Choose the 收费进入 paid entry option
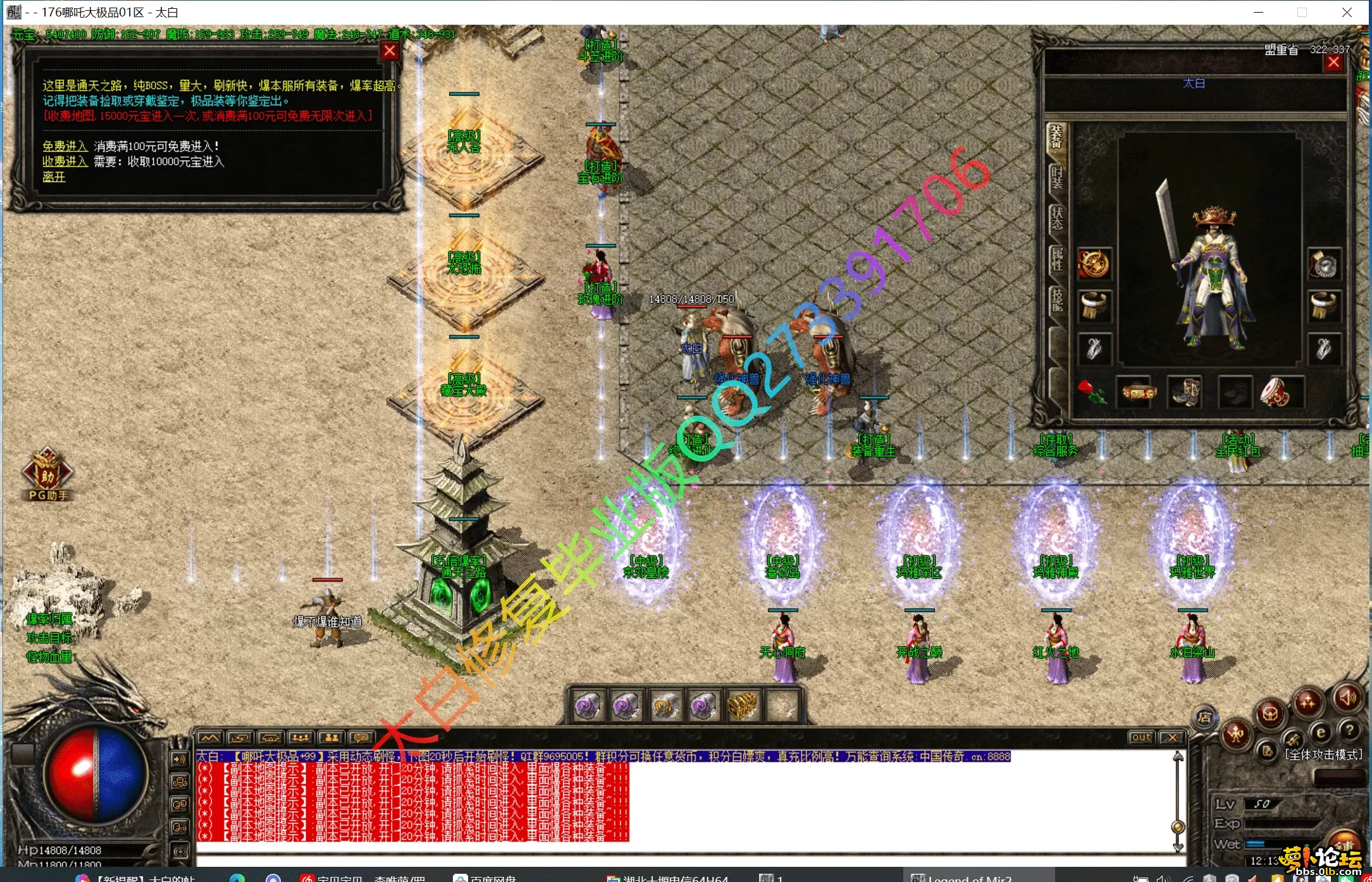Image resolution: width=1372 pixels, height=882 pixels. [65, 161]
